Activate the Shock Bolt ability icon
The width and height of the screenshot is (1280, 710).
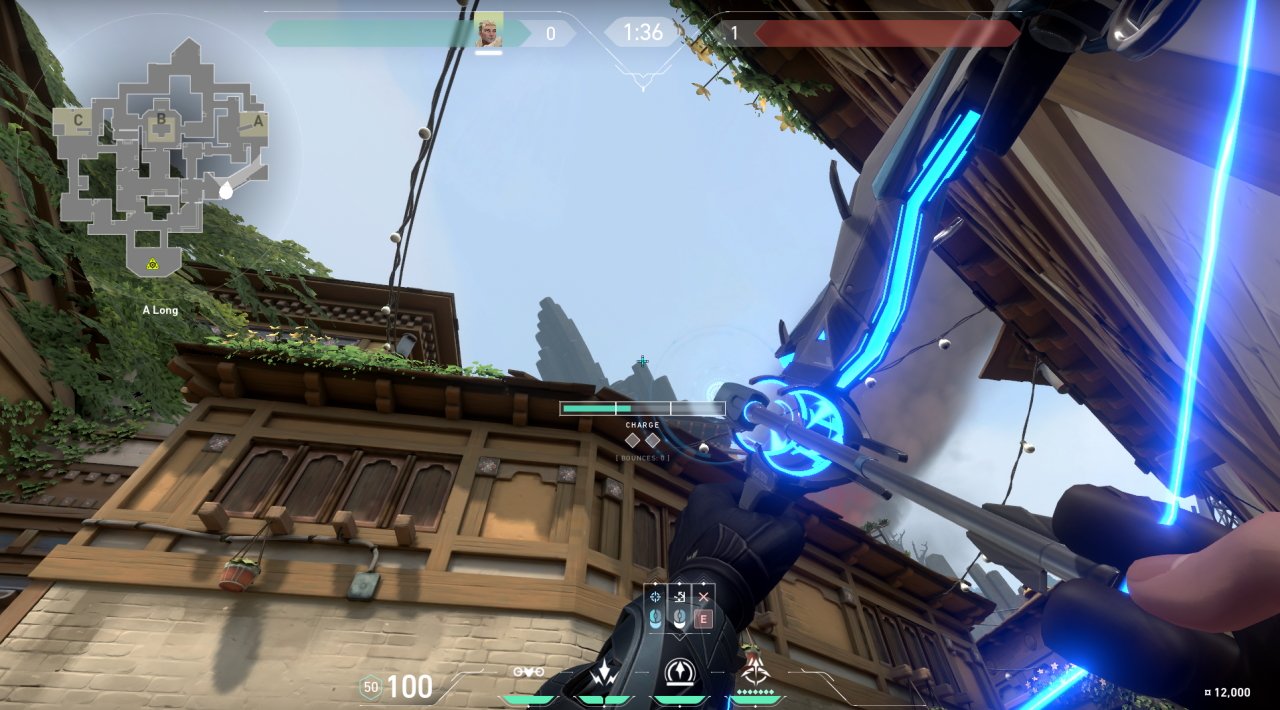(604, 675)
